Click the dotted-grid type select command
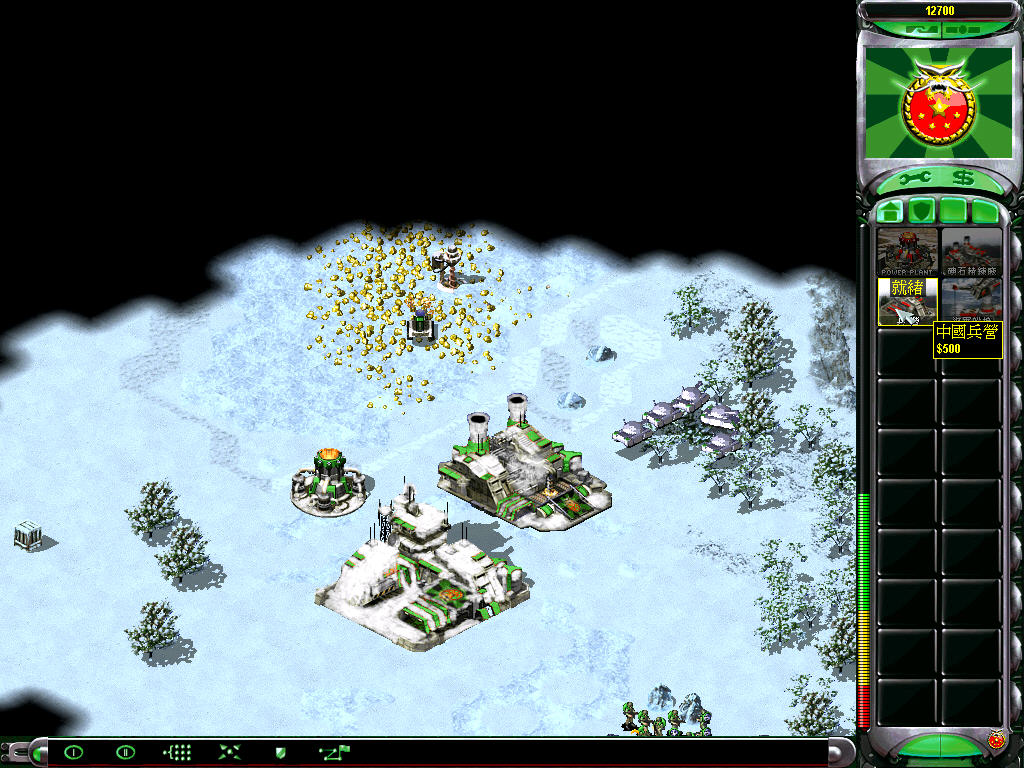1024x768 pixels. [x=177, y=752]
